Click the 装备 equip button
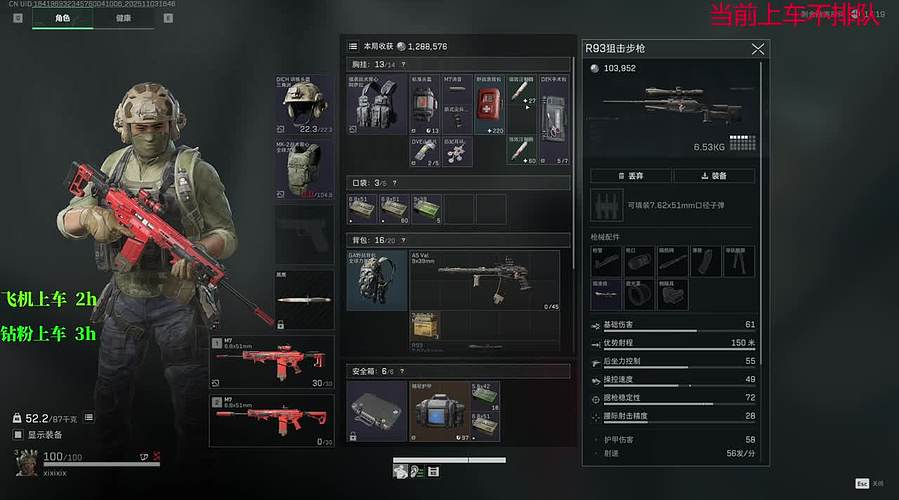The height and width of the screenshot is (500, 899). 713,176
